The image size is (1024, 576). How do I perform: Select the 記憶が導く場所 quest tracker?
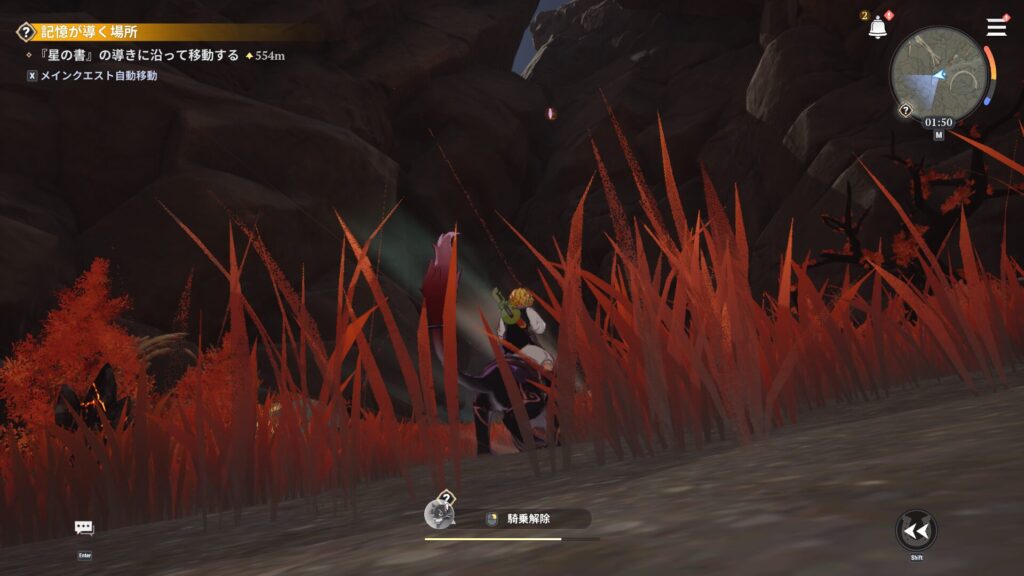pyautogui.click(x=90, y=32)
